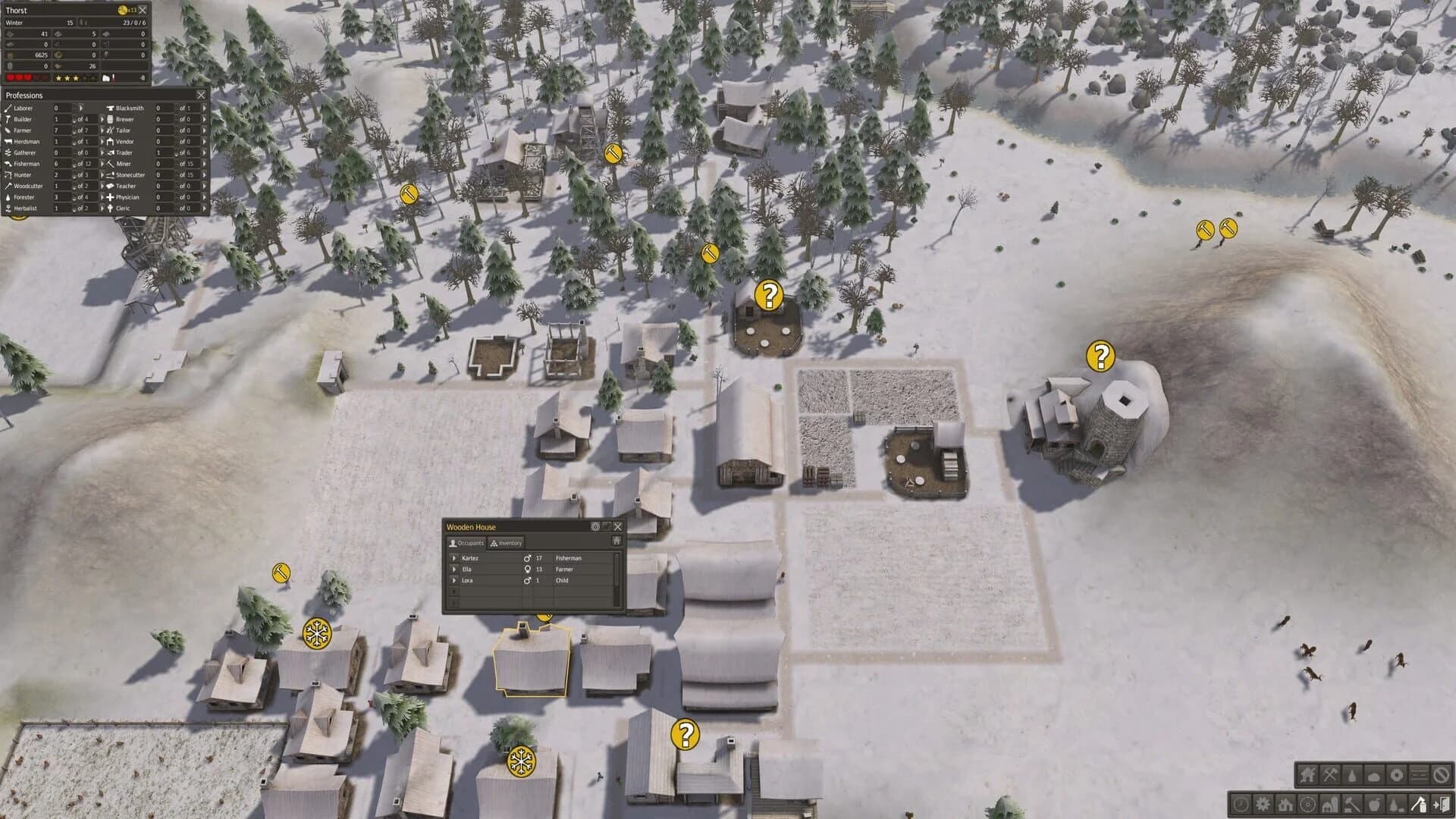Click the exit door icon at the toolbar's end
This screenshot has height=819, width=1456.
pos(1440,803)
